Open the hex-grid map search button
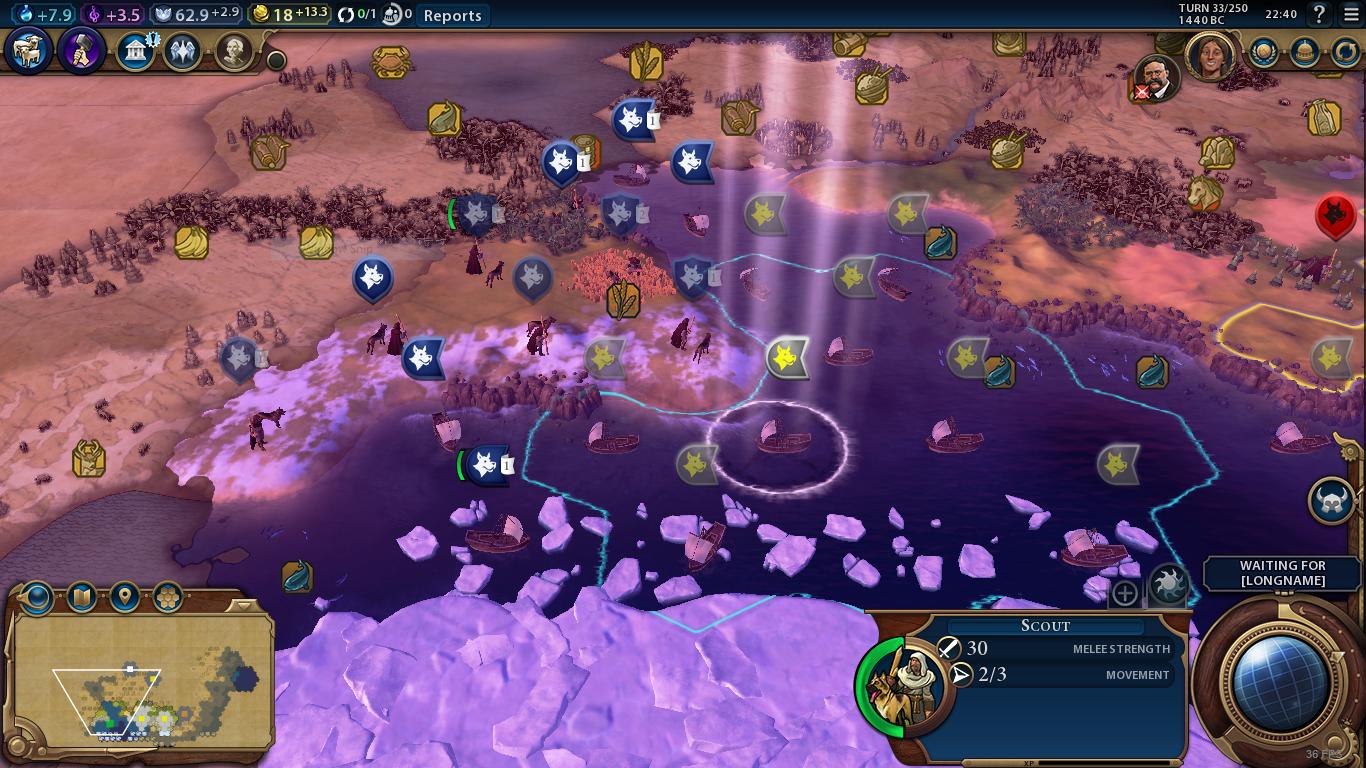Image resolution: width=1366 pixels, height=768 pixels. click(167, 597)
